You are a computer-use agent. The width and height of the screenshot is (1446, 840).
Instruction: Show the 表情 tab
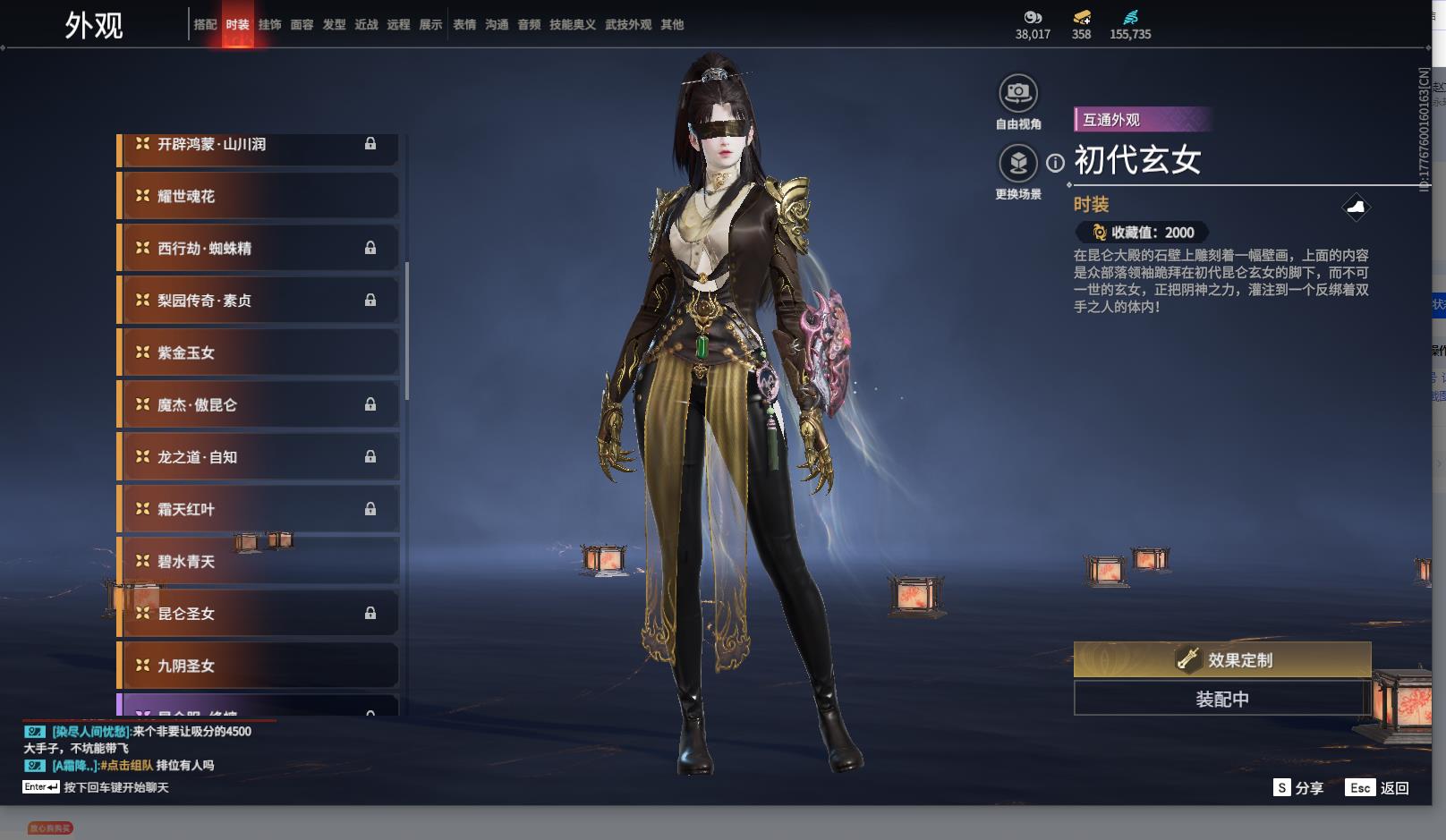[464, 24]
